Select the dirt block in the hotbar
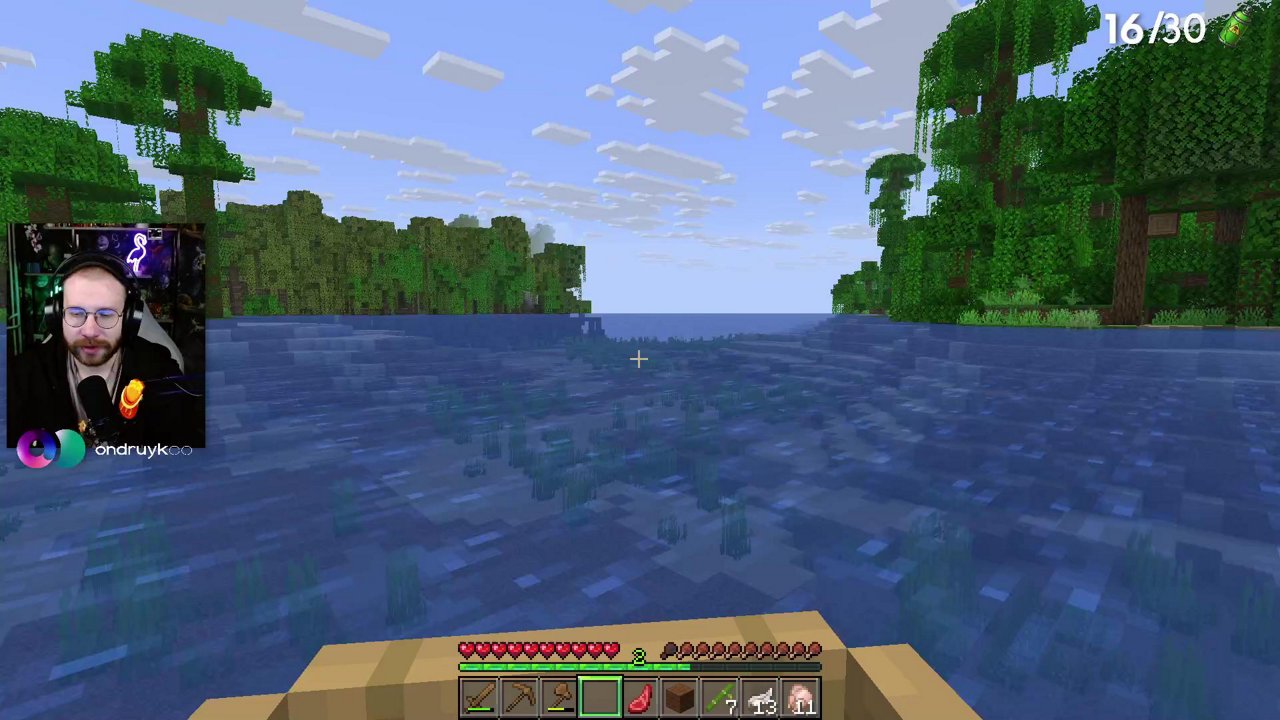Screen dimensions: 1280x720 click(x=681, y=695)
